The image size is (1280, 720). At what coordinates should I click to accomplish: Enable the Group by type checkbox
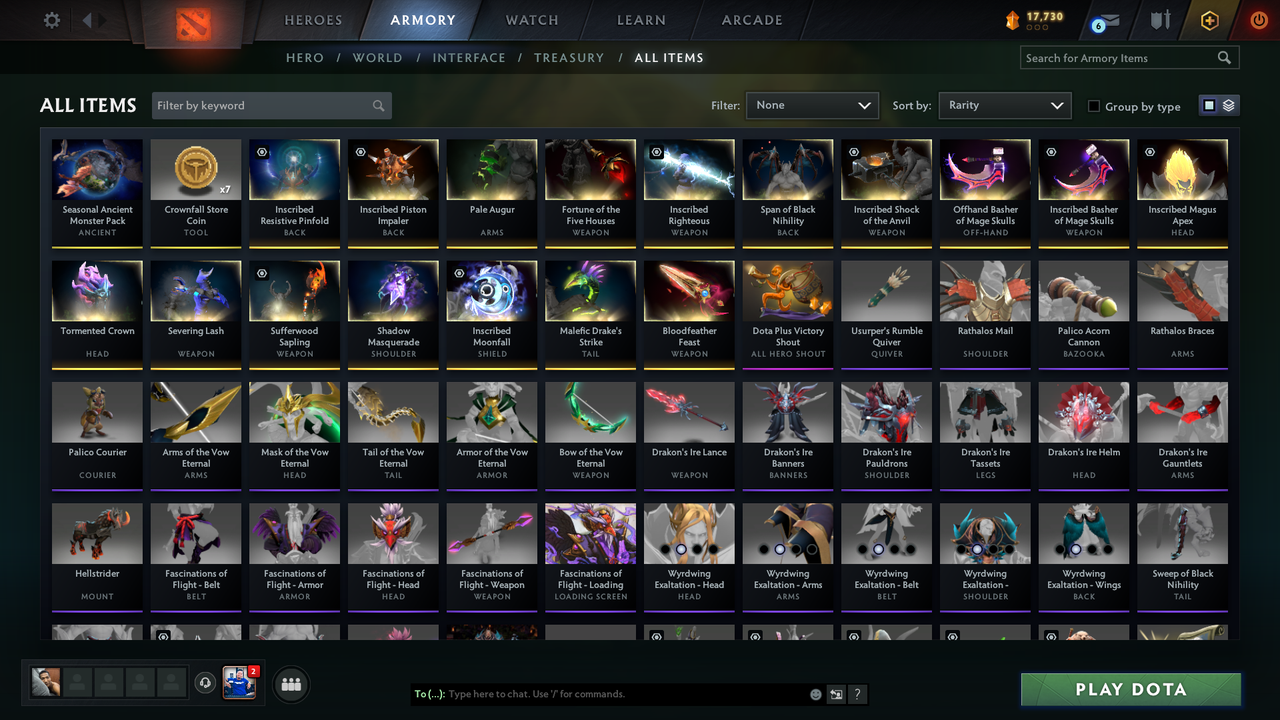[x=1095, y=106]
